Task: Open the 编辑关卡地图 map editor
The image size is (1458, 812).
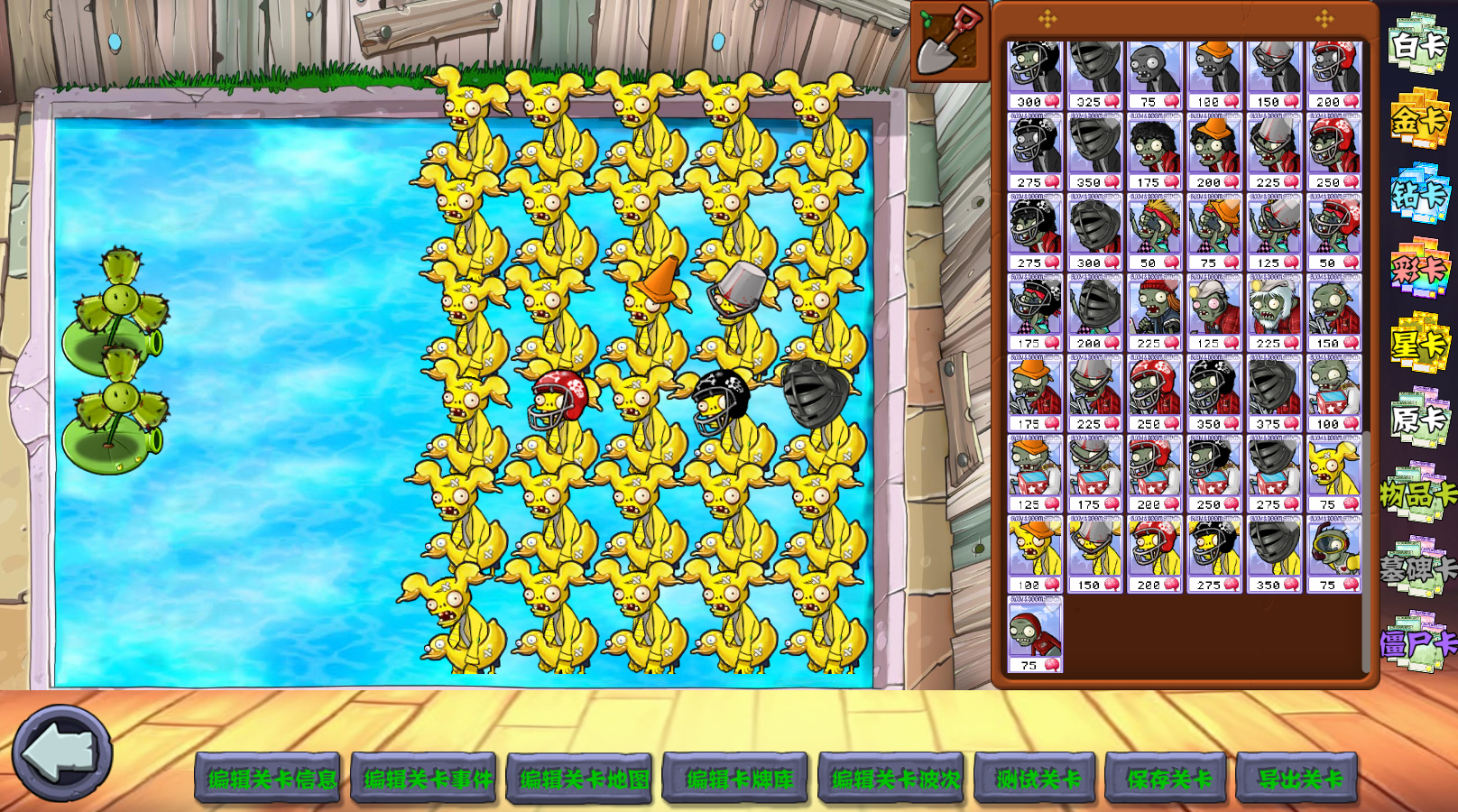Action: click(x=580, y=778)
